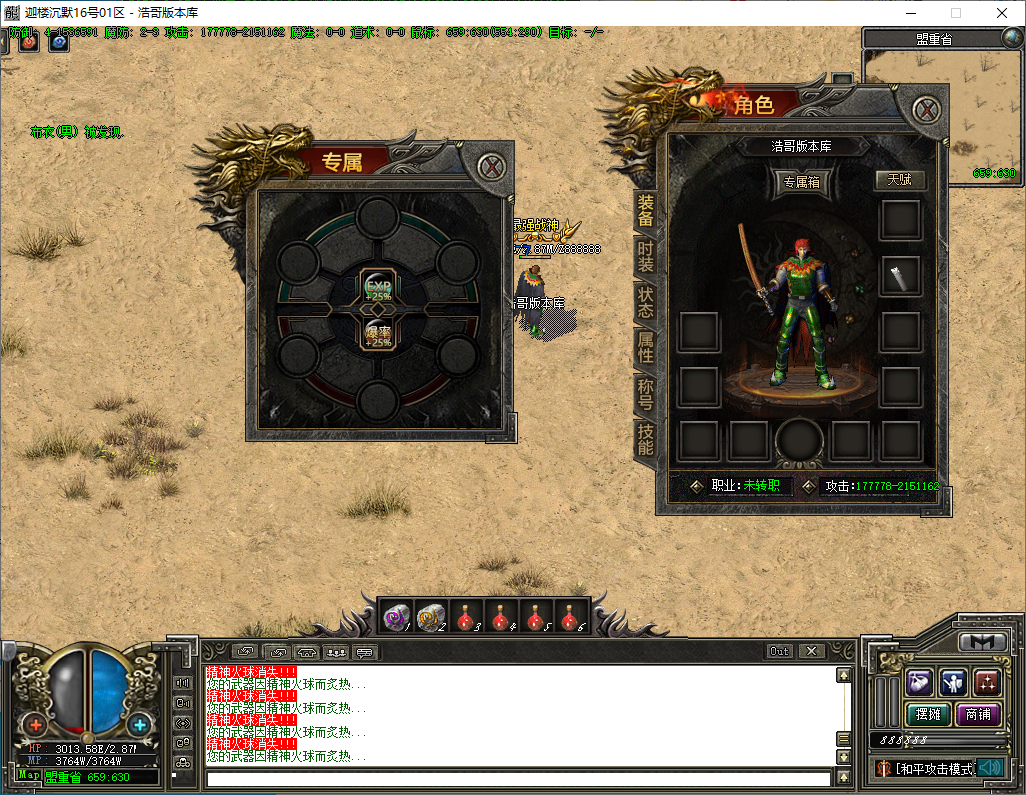Viewport: 1026px width, 795px height.
Task: Open the 专属箱 button
Action: coord(801,183)
